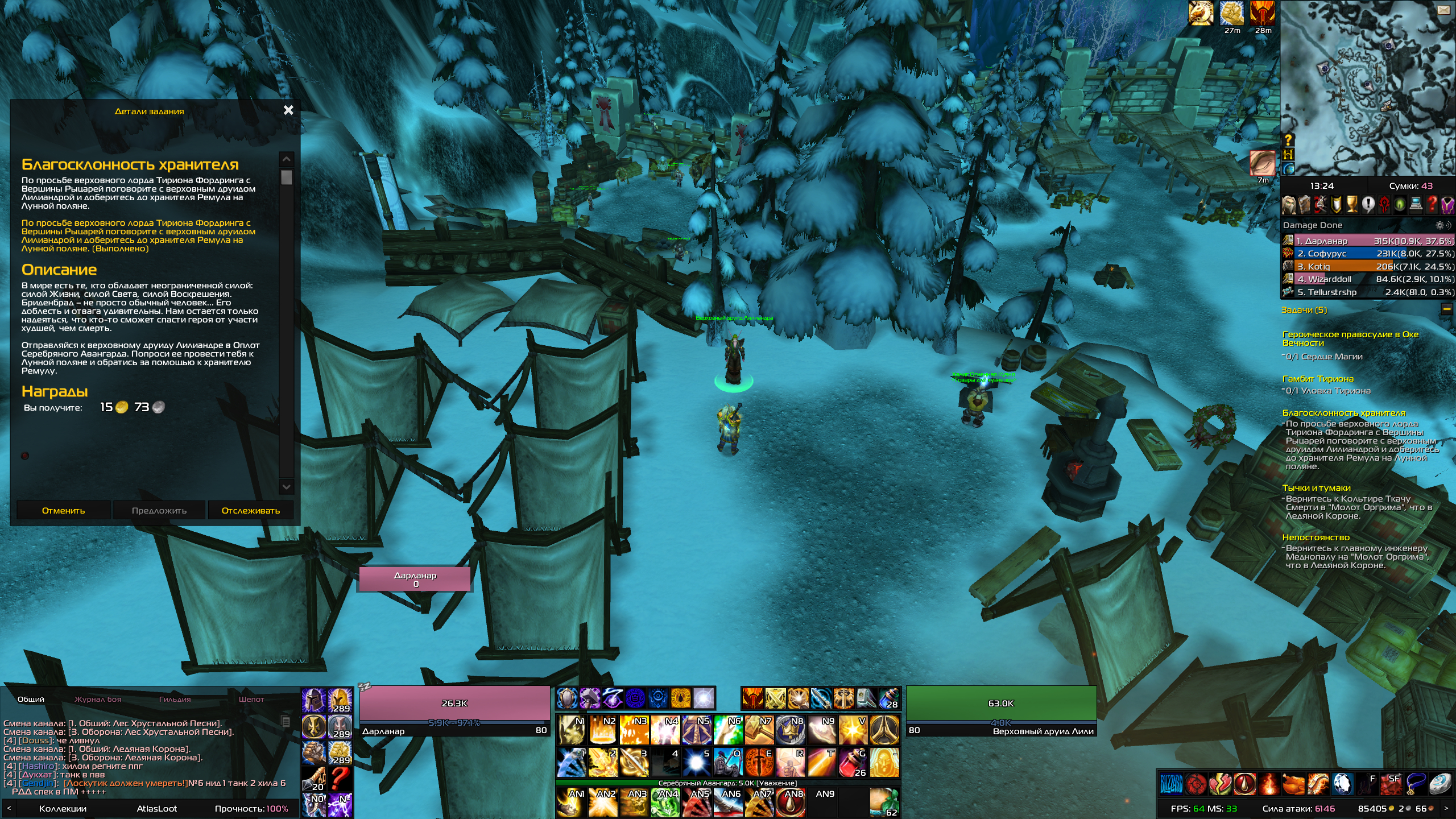Collapse the Задачи objectives tracker
Screen dimensions: 1456x819
(1447, 309)
